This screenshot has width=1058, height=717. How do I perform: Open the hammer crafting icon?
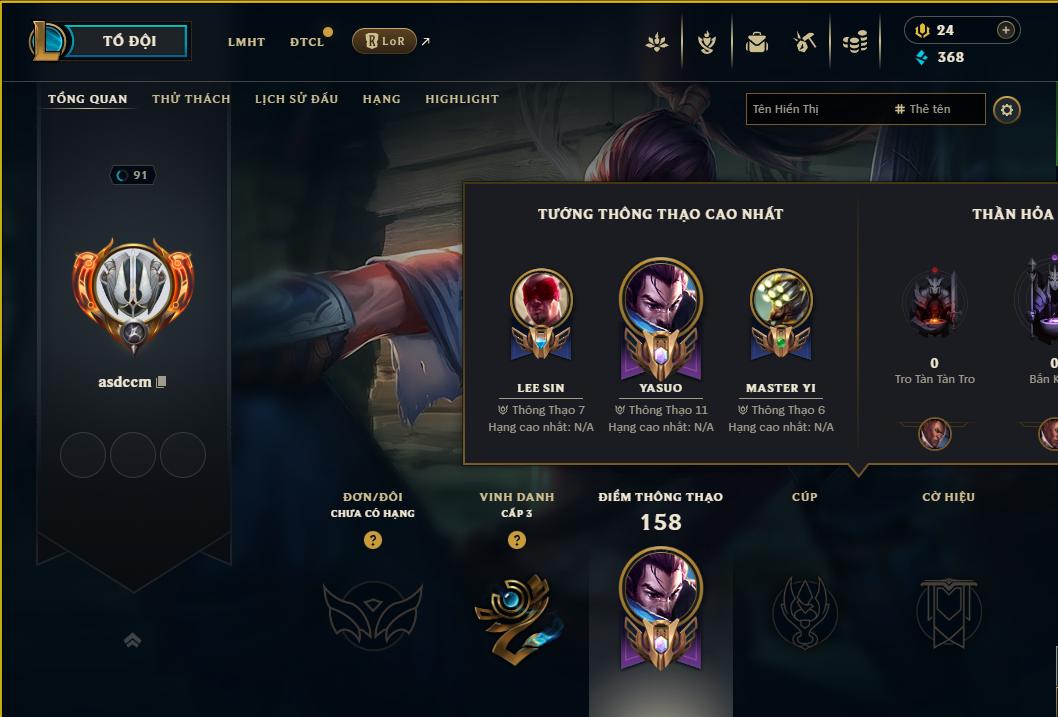point(805,42)
